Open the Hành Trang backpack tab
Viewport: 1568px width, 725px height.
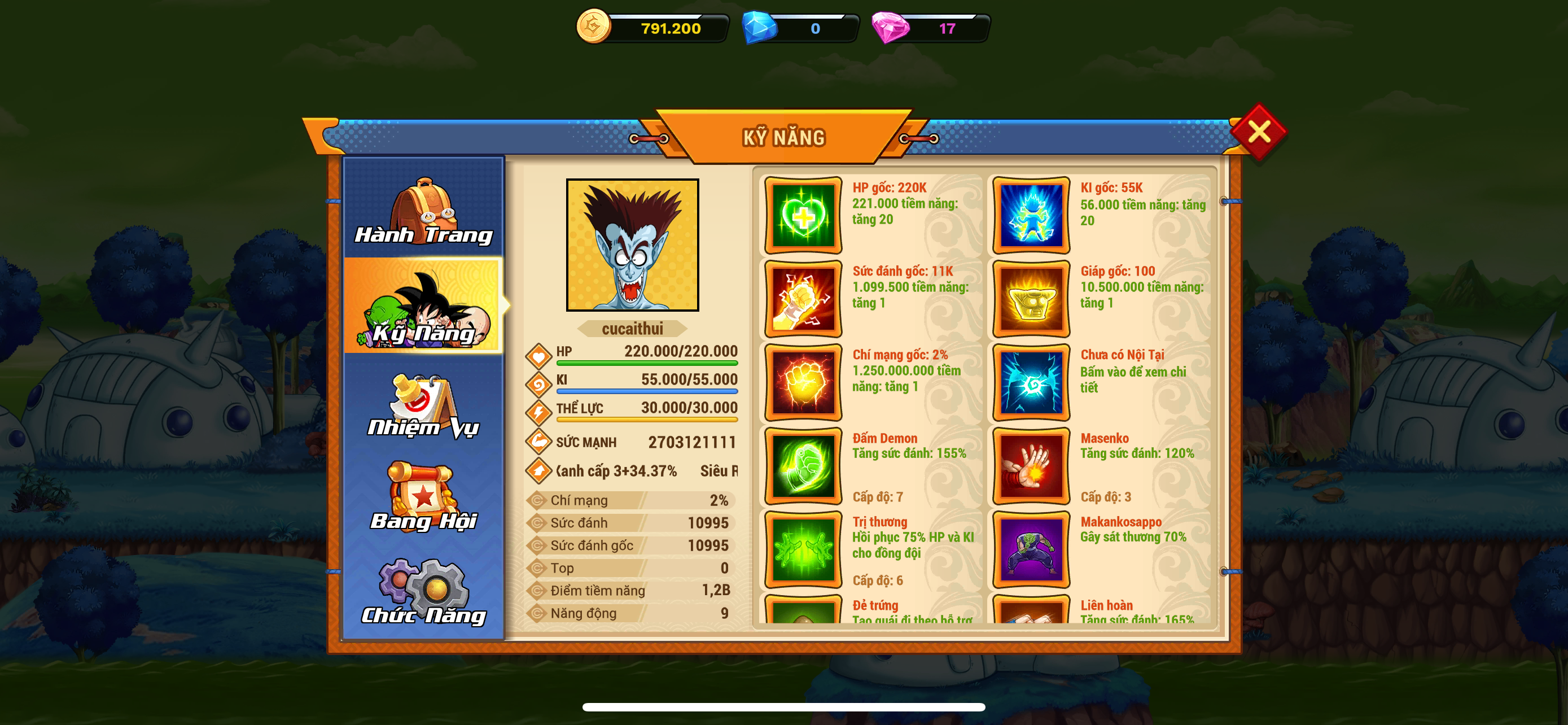point(424,210)
